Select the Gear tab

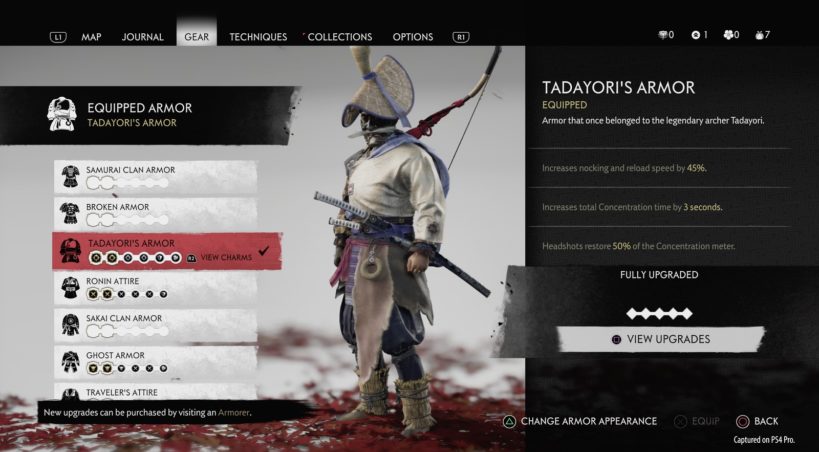pyautogui.click(x=196, y=37)
